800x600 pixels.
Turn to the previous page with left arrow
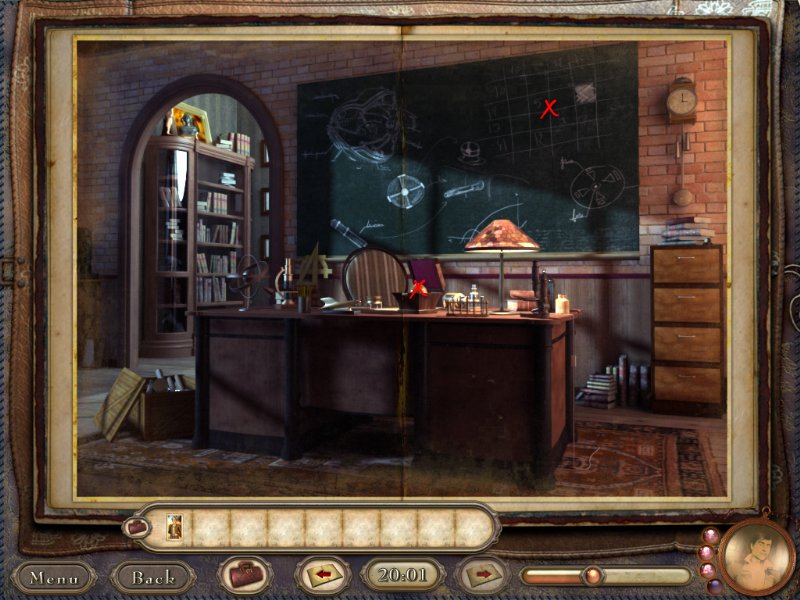click(x=321, y=575)
